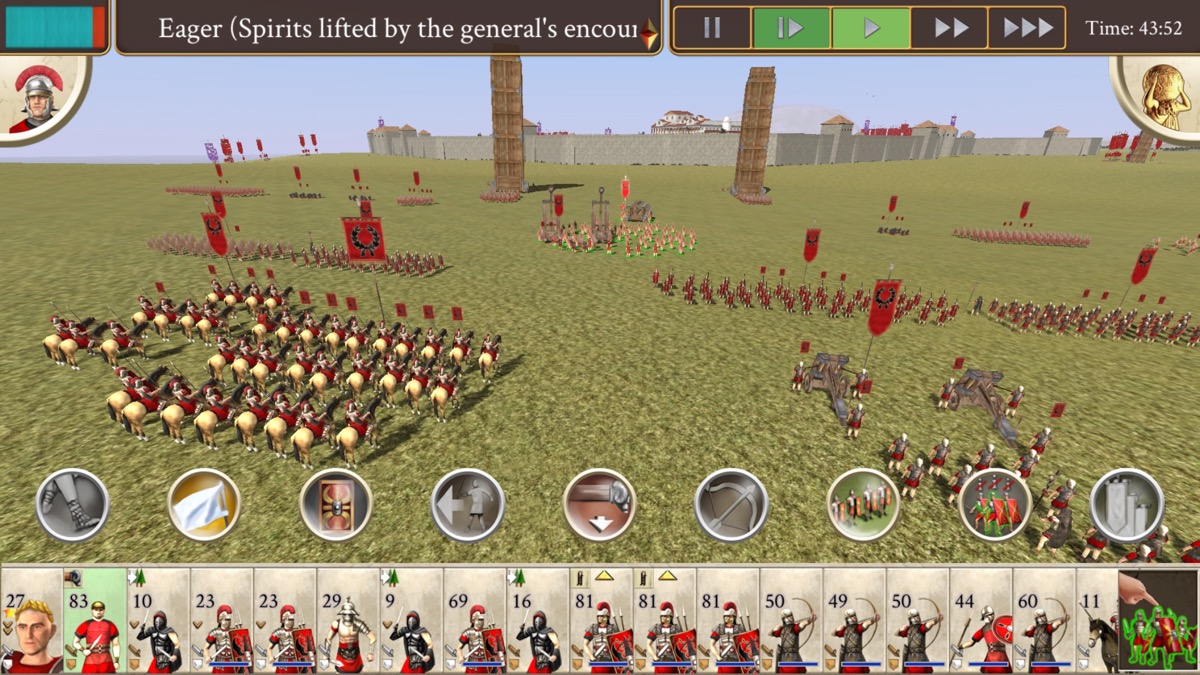Open the grey soldier formation command
Viewport: 1200px width, 675px height.
click(864, 505)
